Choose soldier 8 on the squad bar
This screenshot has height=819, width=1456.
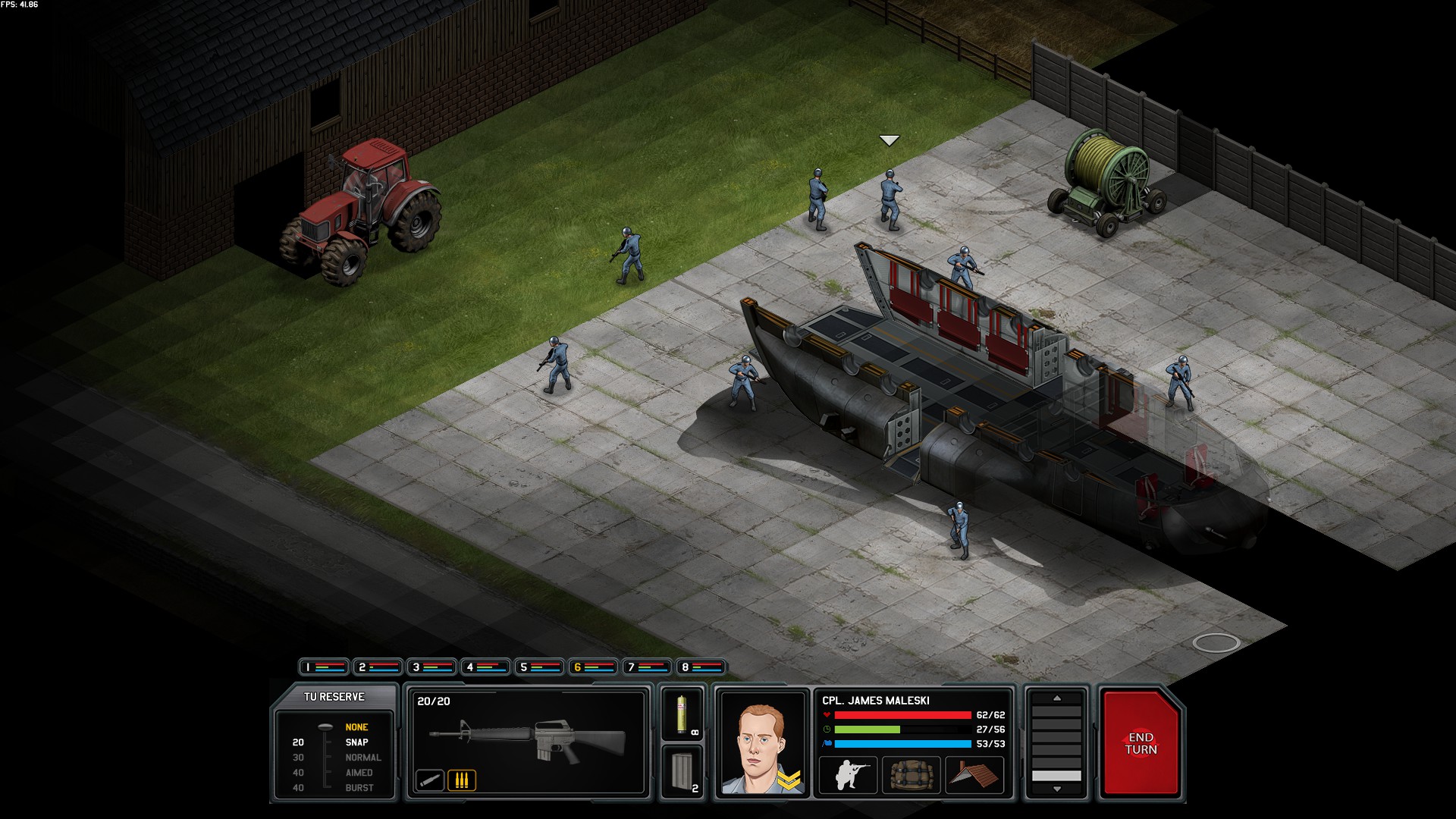tap(701, 667)
